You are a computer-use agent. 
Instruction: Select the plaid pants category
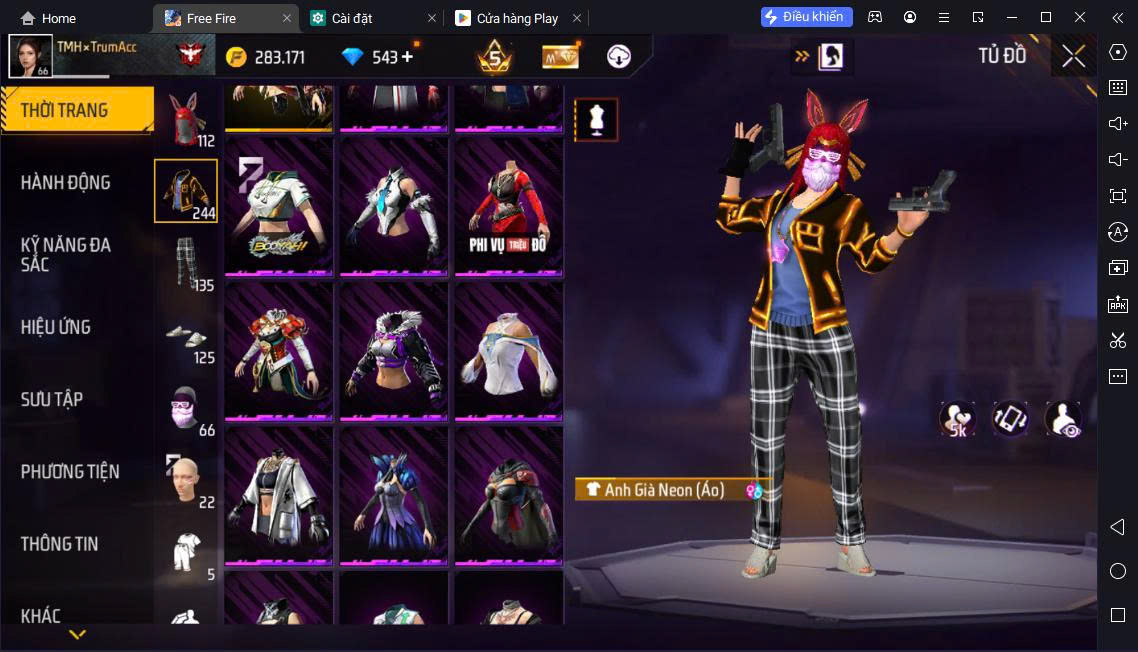point(186,263)
